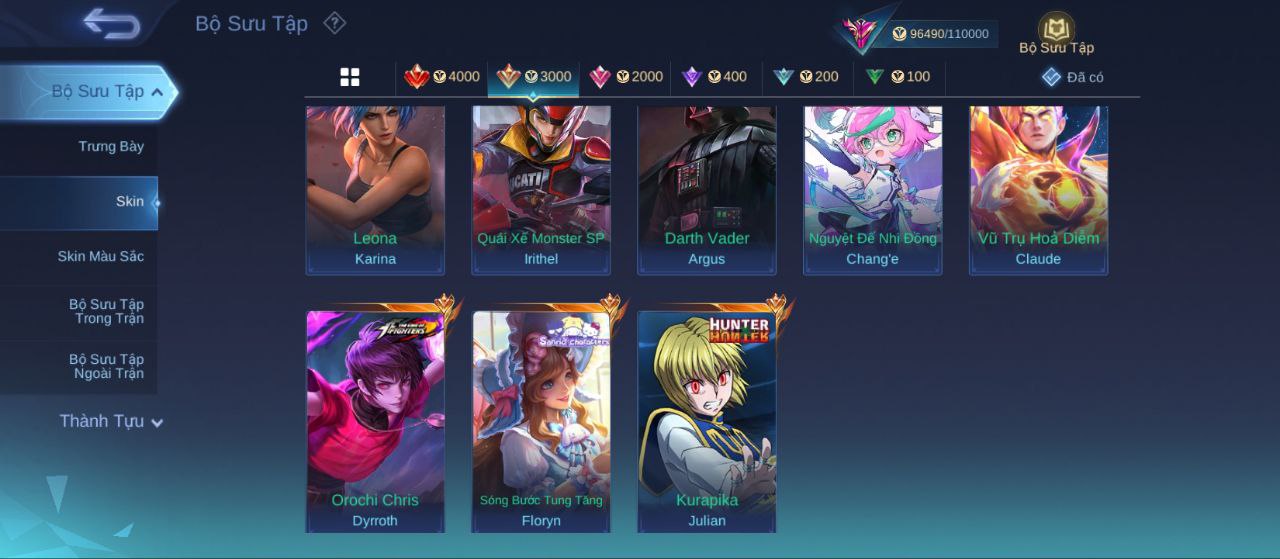Select Skin Màu Sắc in the sidebar
Image resolution: width=1280 pixels, height=559 pixels.
[100, 257]
